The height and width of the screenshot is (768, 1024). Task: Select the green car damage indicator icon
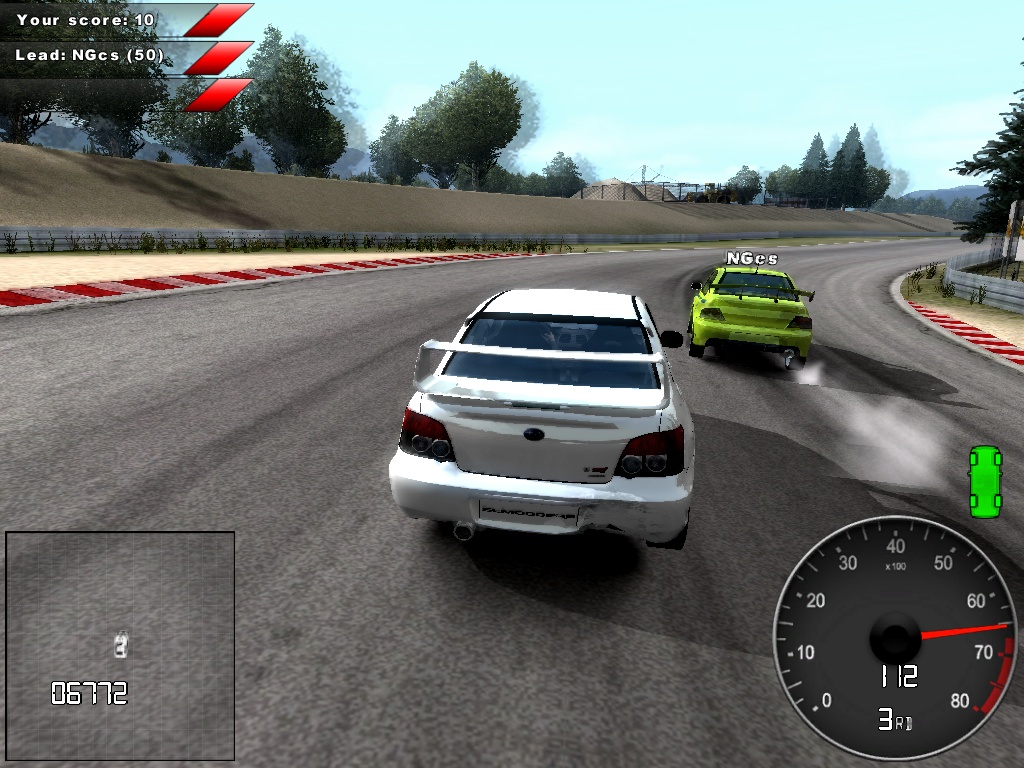(x=985, y=482)
